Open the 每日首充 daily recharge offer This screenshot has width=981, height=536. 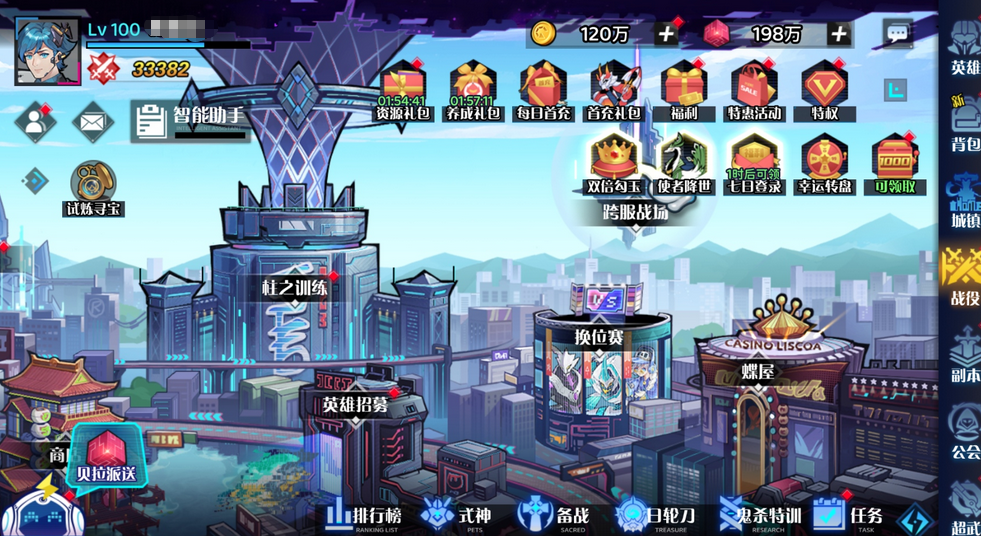(x=543, y=90)
